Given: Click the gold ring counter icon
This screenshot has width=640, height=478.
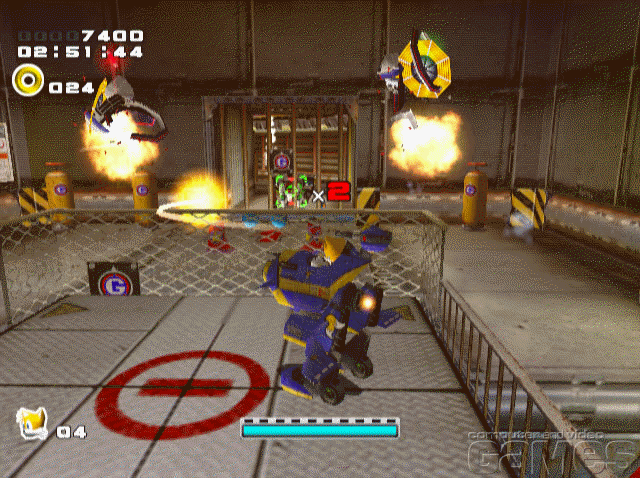Looking at the screenshot, I should tap(27, 79).
